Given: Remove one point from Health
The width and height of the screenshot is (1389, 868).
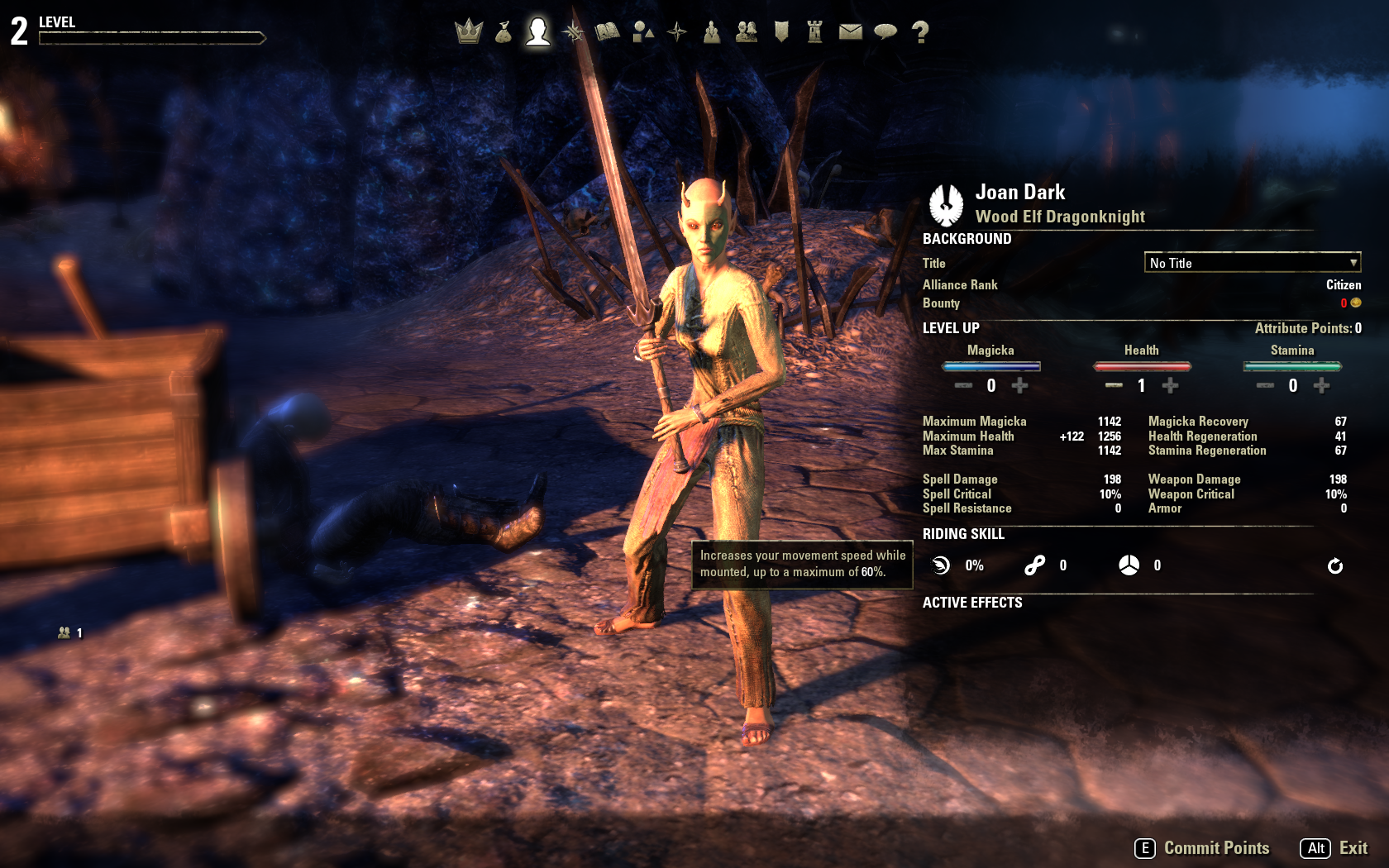Looking at the screenshot, I should click(1114, 385).
